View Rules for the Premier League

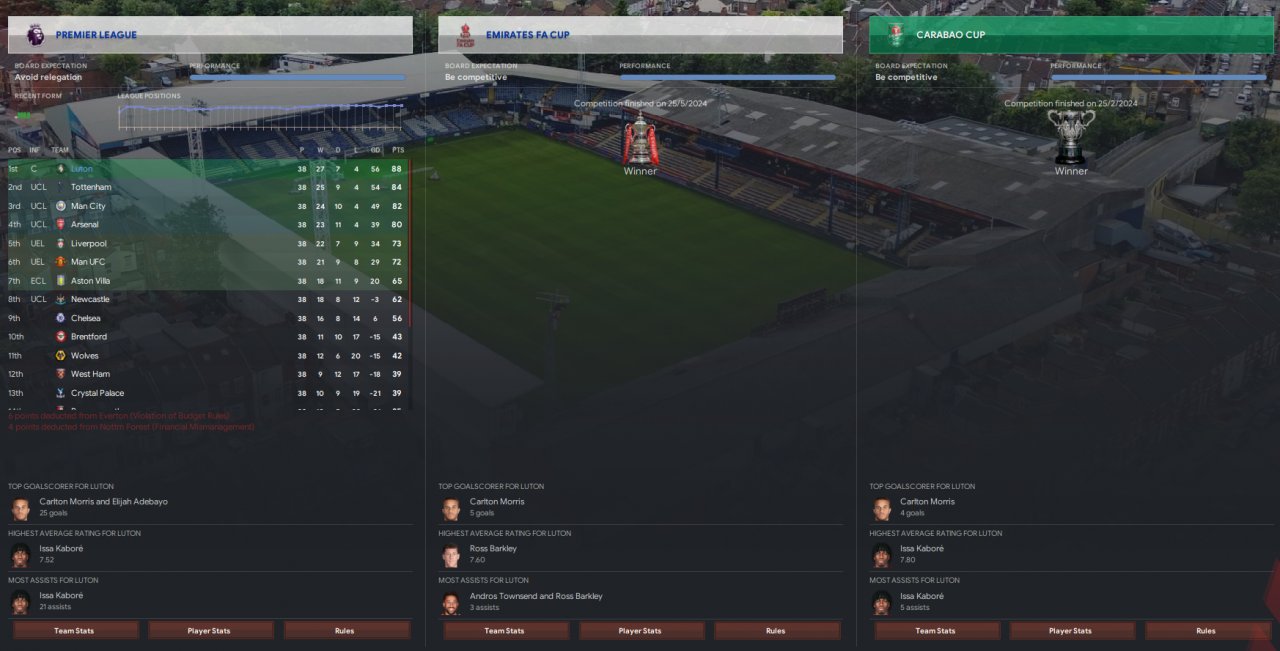[x=346, y=631]
